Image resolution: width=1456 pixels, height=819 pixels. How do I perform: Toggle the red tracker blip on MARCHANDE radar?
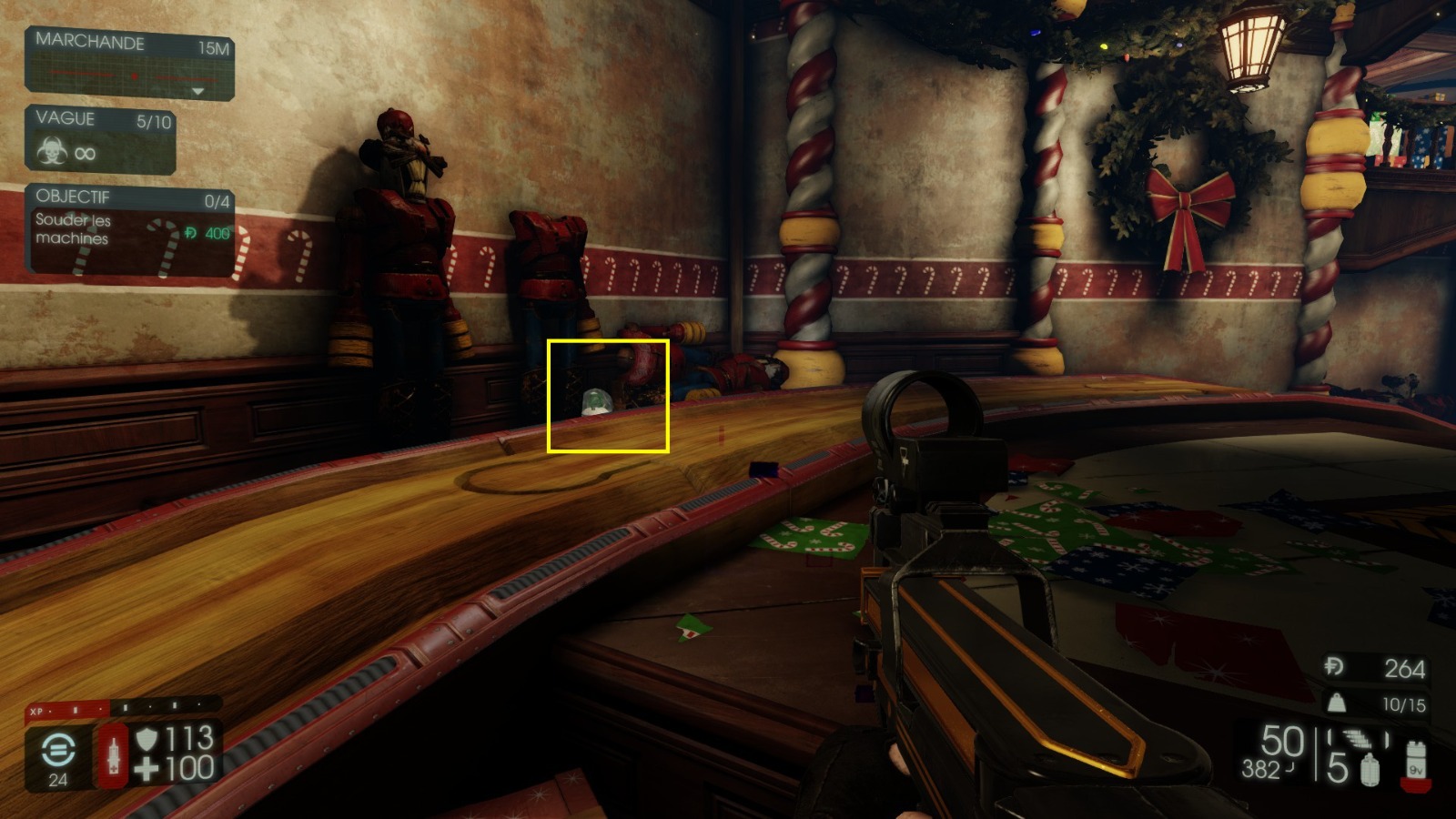135,76
